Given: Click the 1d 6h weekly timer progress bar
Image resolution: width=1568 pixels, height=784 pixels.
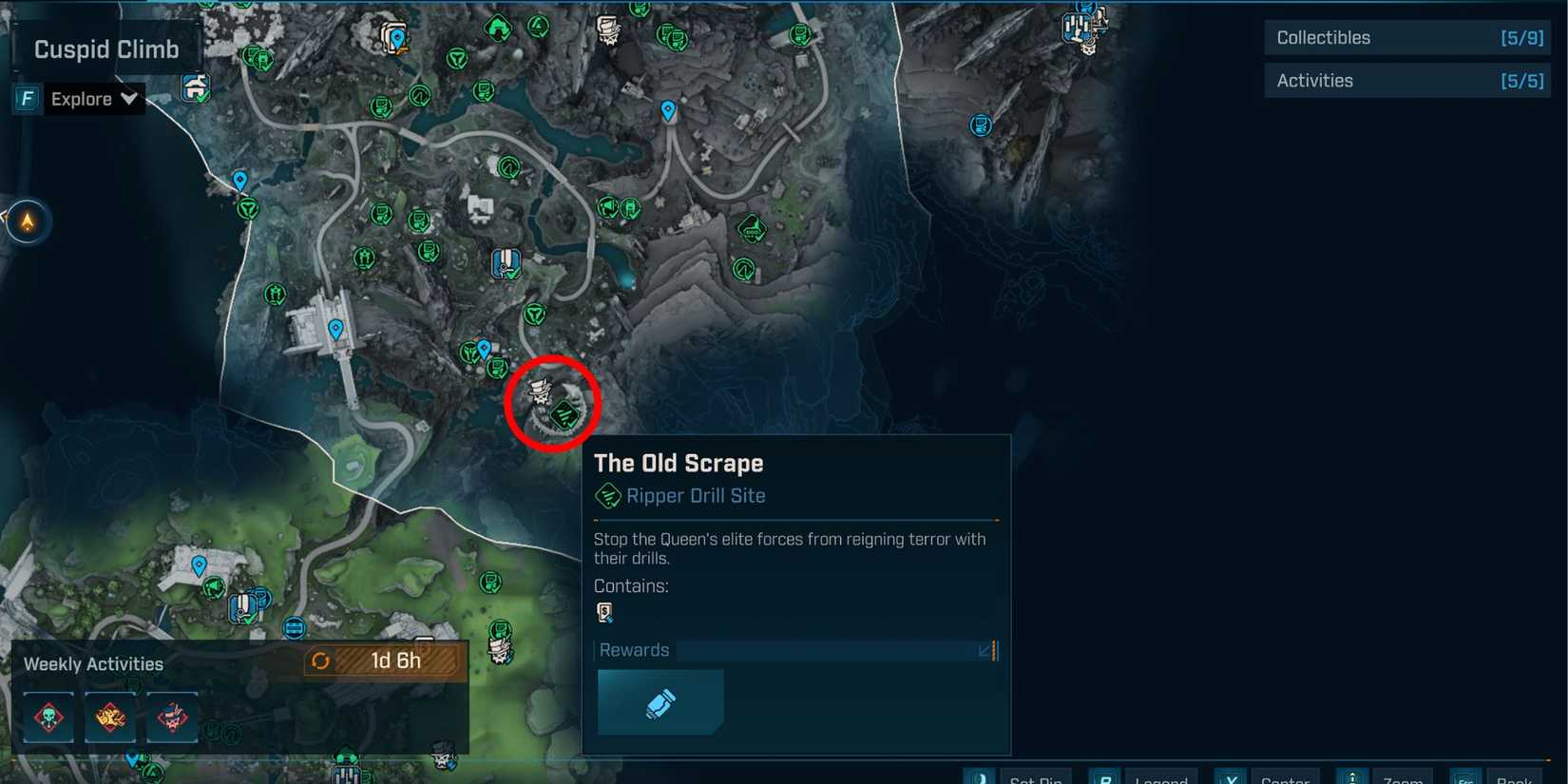Looking at the screenshot, I should pos(394,660).
